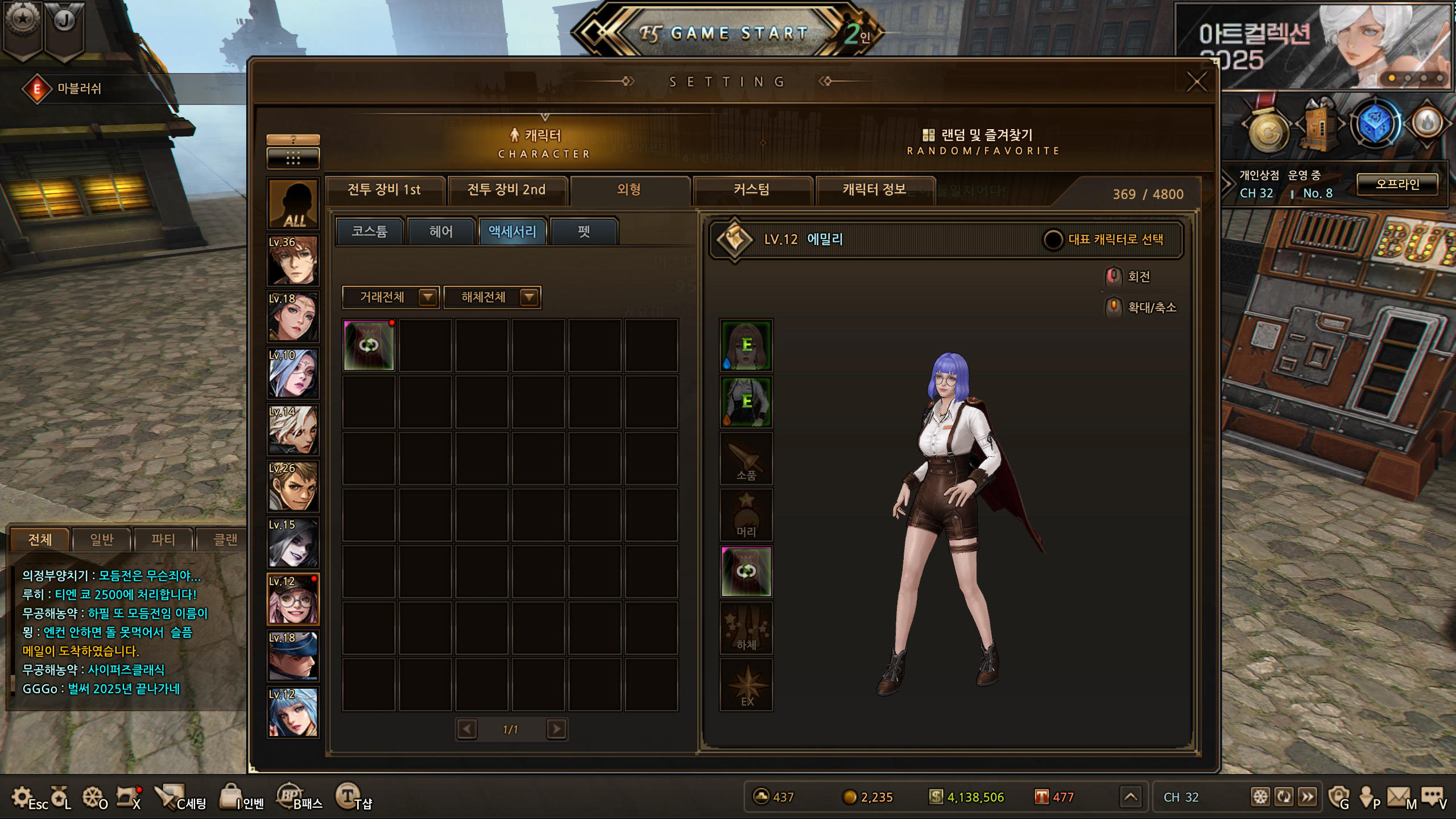Select the 커스텀 tab
The width and height of the screenshot is (1456, 819).
click(751, 190)
